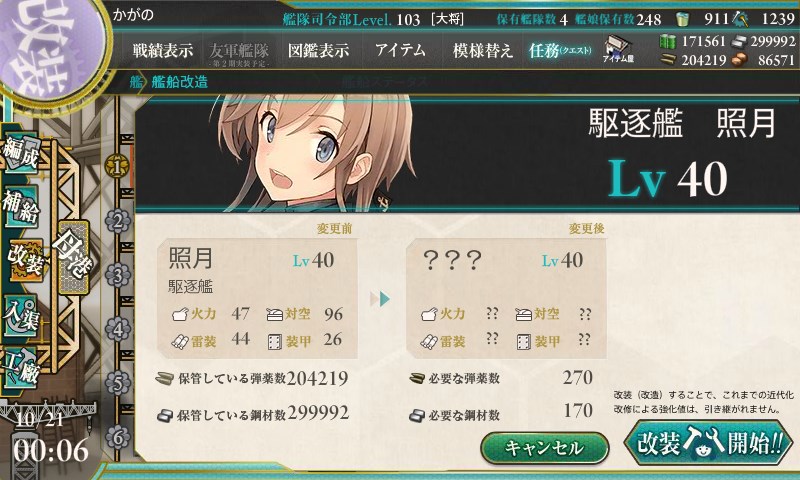
Task: Open 戦績表示 battle records
Action: (x=163, y=50)
